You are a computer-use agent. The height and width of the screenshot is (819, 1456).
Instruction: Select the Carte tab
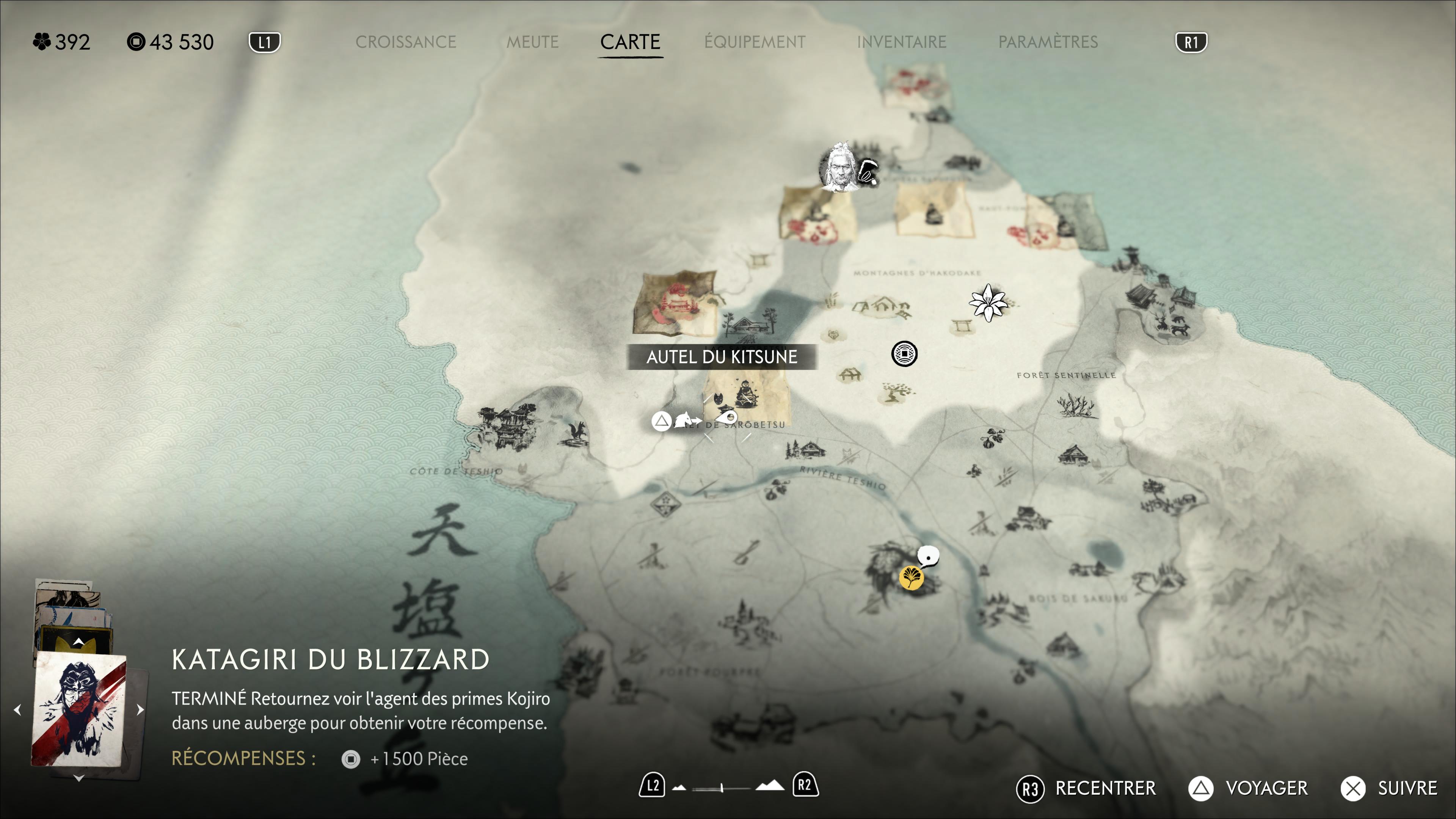[x=630, y=42]
